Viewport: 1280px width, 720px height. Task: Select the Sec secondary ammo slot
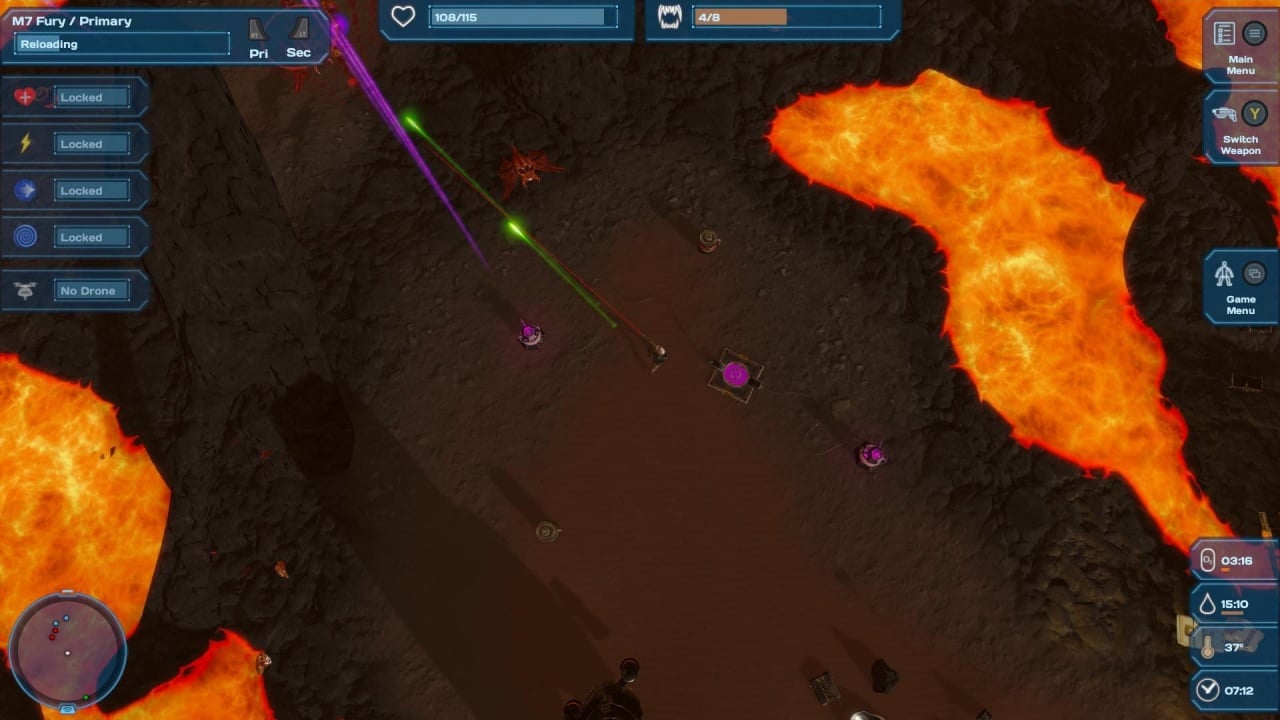pos(298,37)
